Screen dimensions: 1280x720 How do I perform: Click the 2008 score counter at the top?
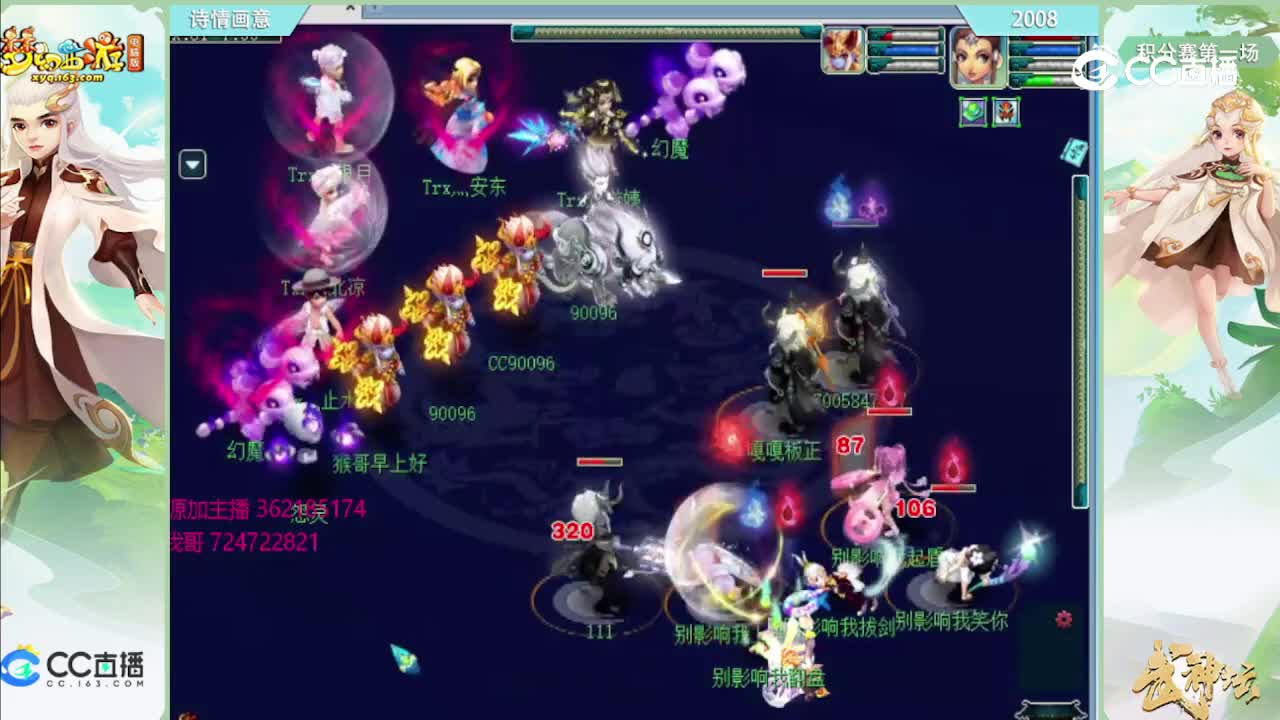(x=1035, y=18)
